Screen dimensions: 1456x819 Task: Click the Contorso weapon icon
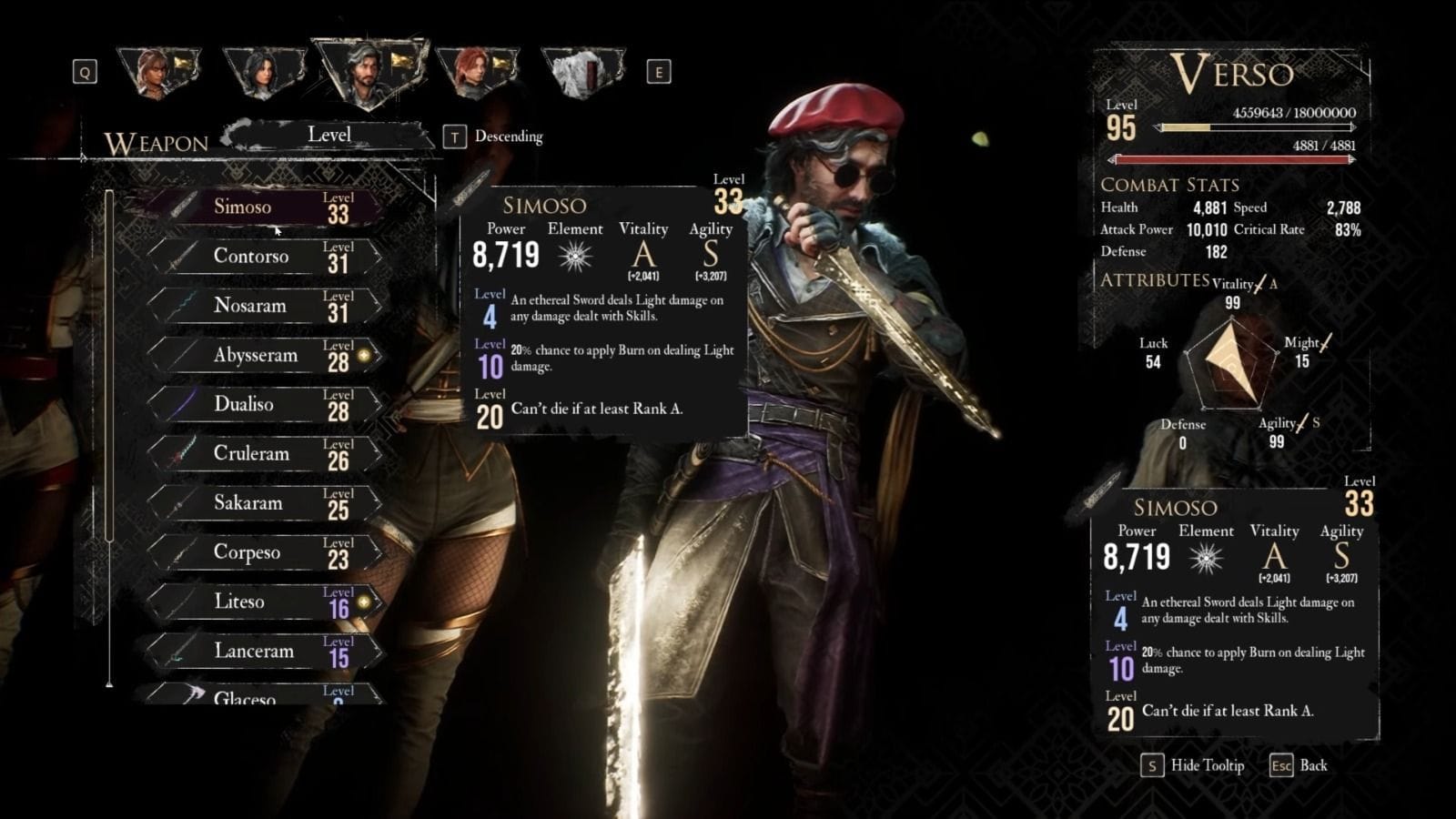click(x=175, y=256)
